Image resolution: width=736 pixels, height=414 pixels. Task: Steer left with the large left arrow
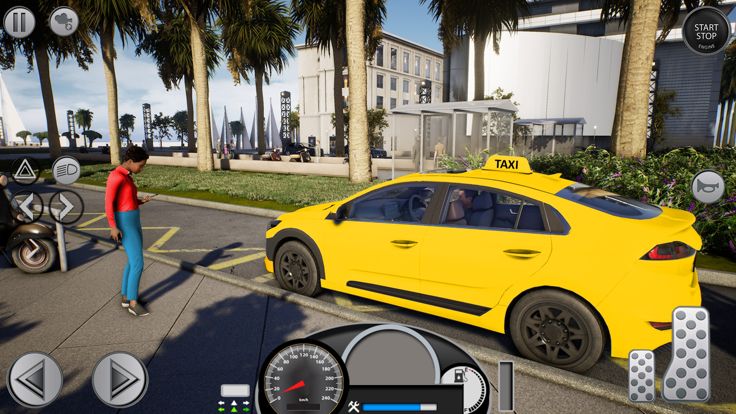point(35,379)
